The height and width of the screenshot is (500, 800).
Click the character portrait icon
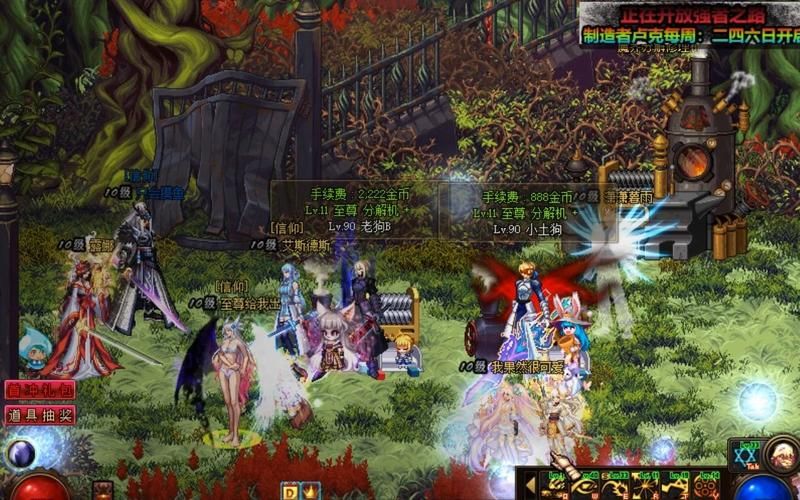point(781,454)
